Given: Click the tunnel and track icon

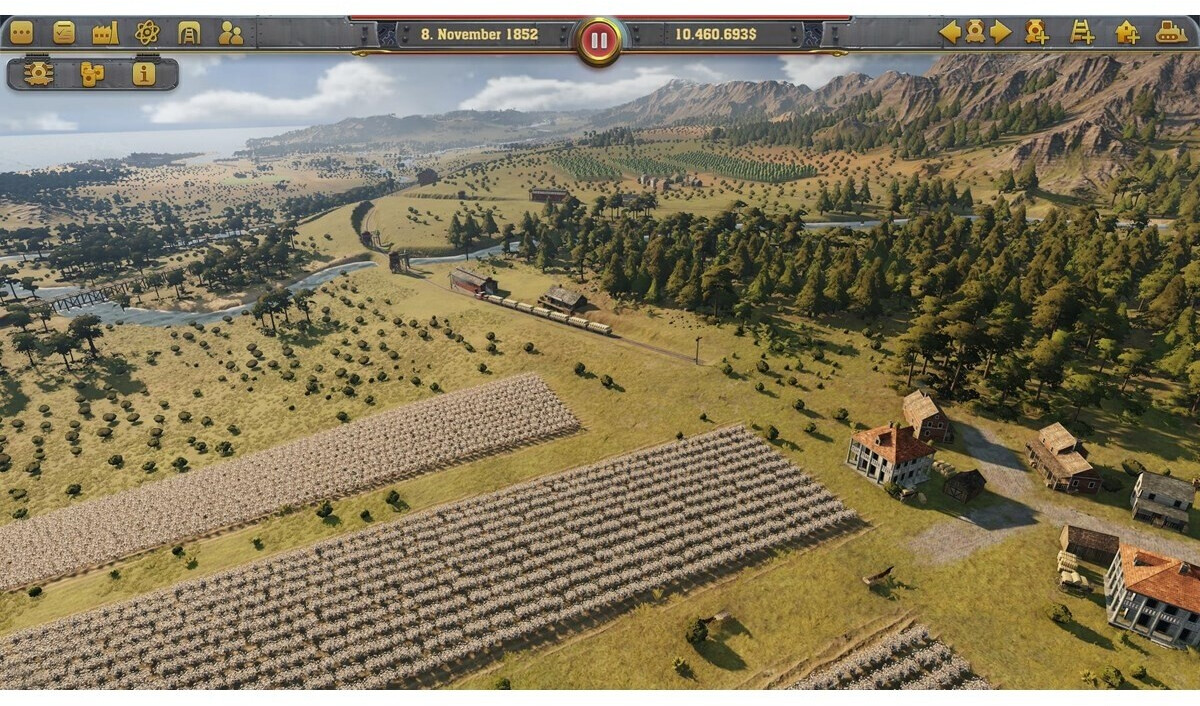Looking at the screenshot, I should 189,33.
